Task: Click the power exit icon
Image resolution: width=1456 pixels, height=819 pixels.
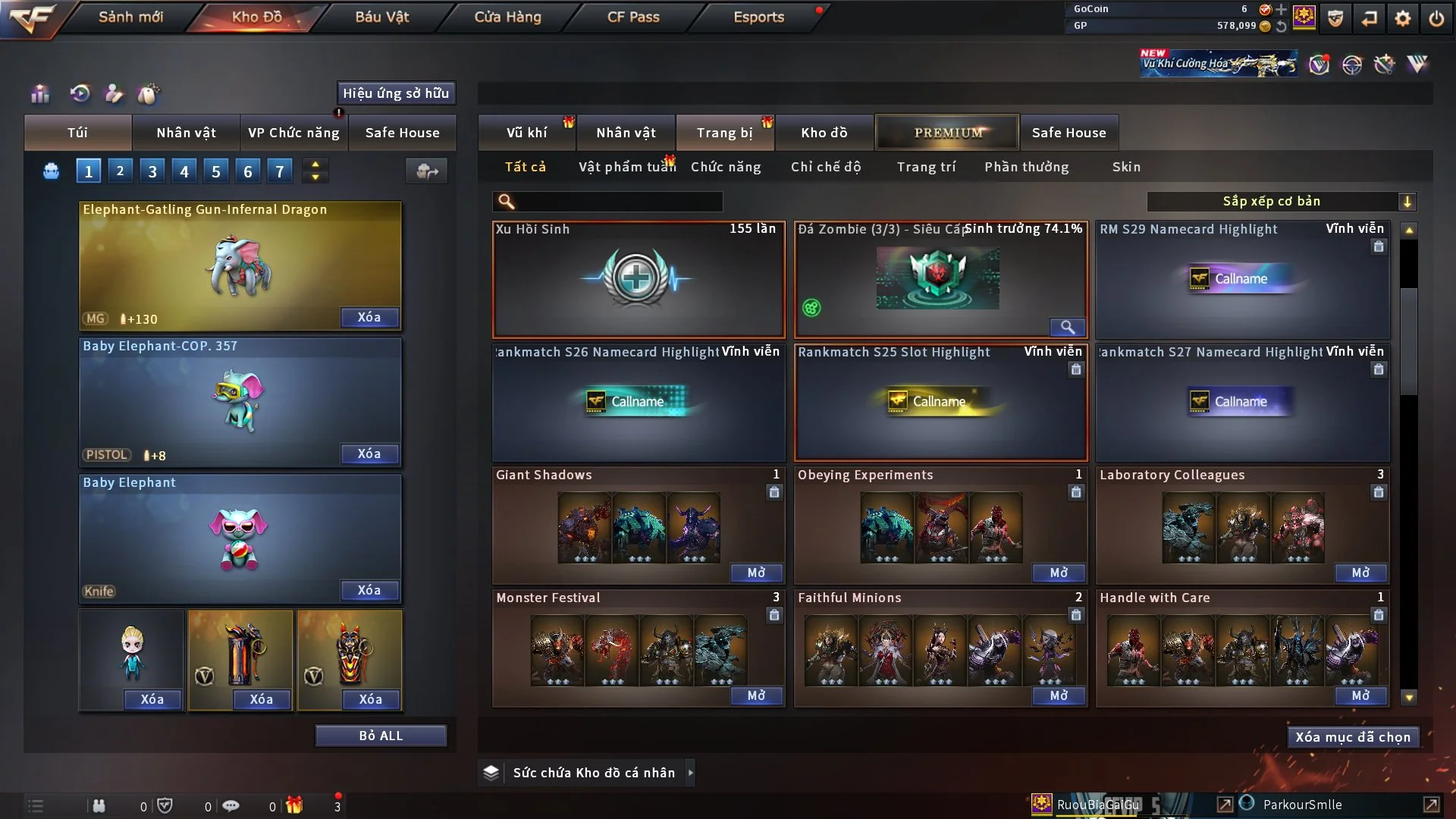Action: click(x=1436, y=17)
